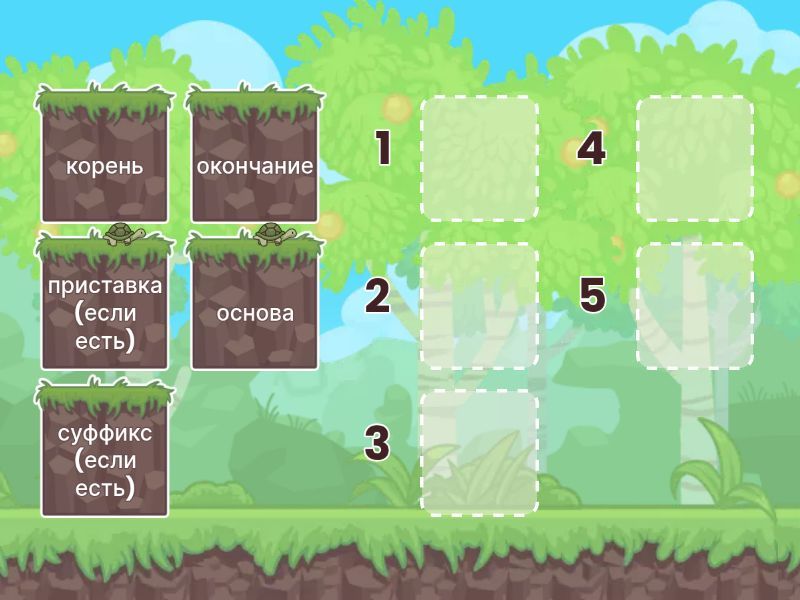This screenshot has width=800, height=600.
Task: Click the empty drop slot numbered 1
Action: click(x=479, y=158)
